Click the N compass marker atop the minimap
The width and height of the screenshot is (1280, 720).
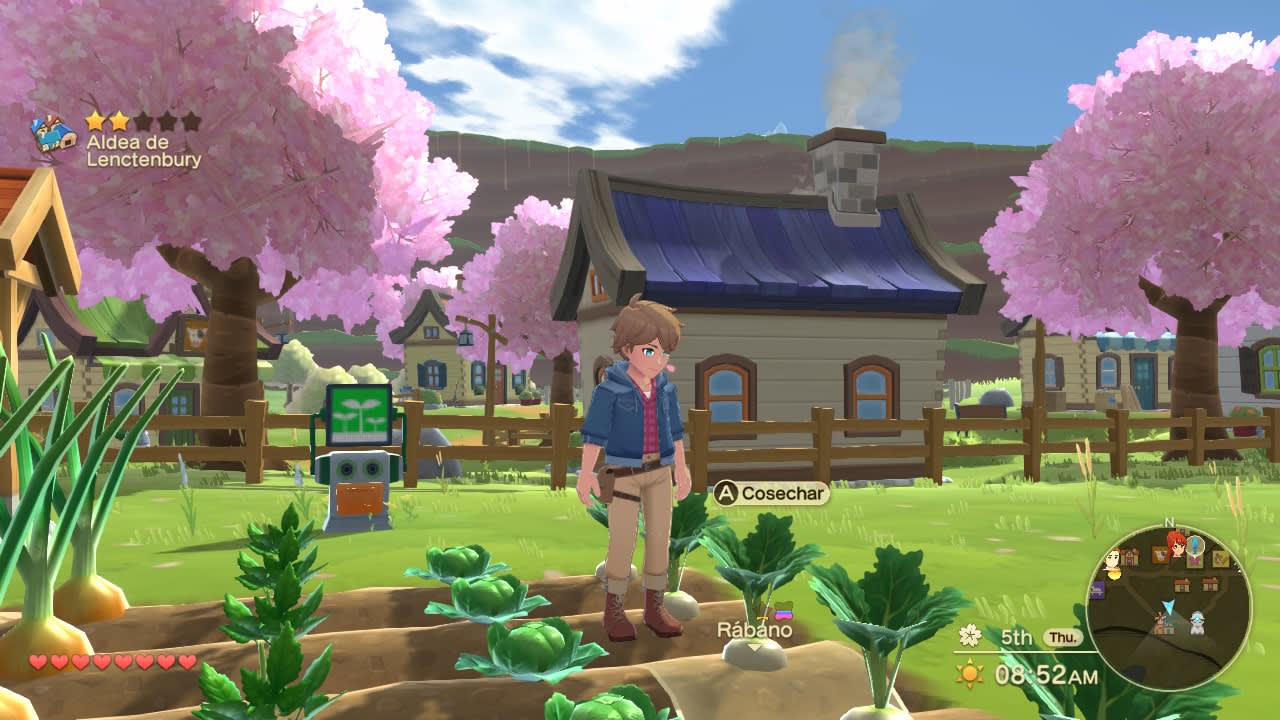1171,522
